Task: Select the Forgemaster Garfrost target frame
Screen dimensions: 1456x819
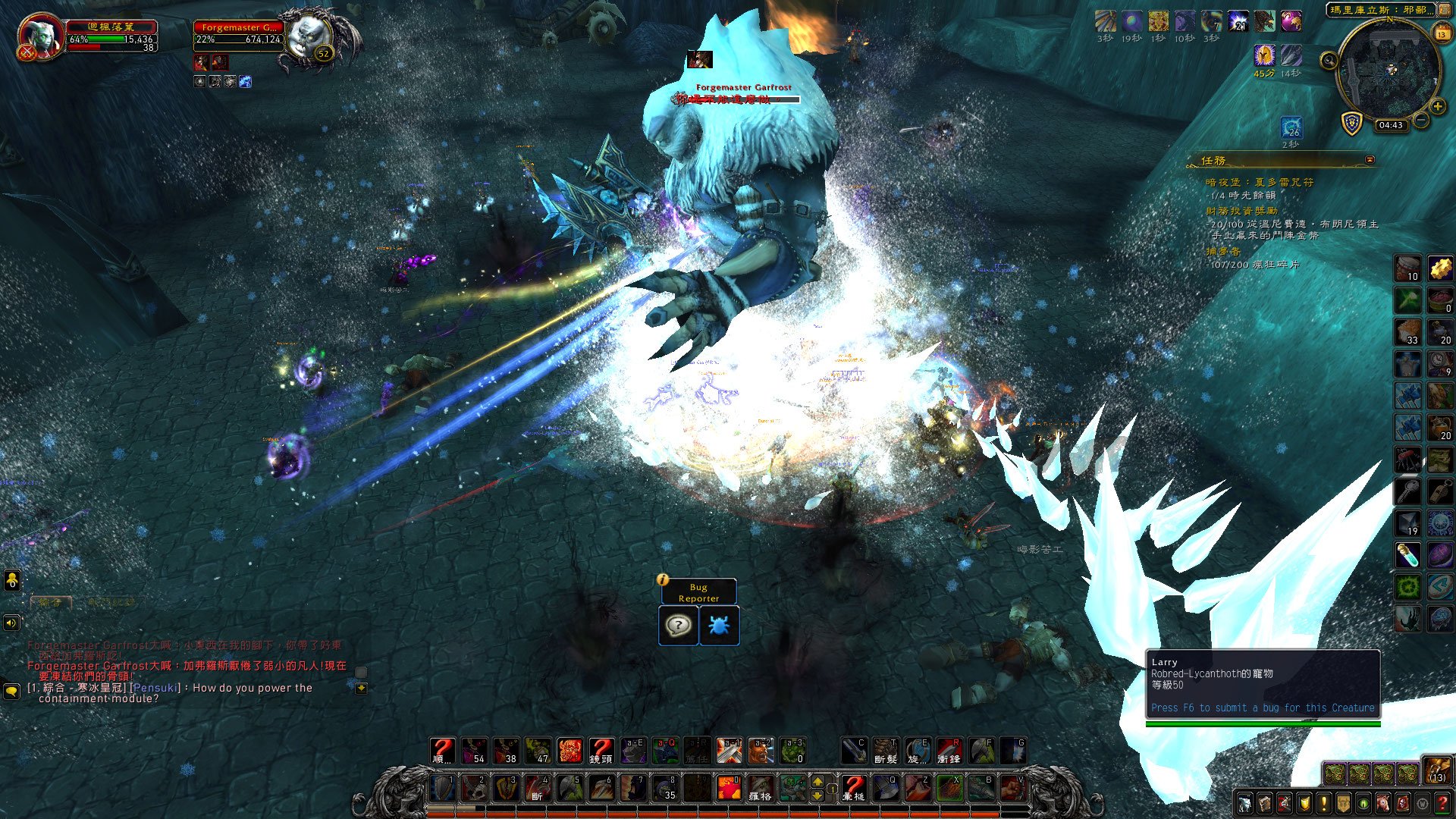Action: (x=239, y=33)
